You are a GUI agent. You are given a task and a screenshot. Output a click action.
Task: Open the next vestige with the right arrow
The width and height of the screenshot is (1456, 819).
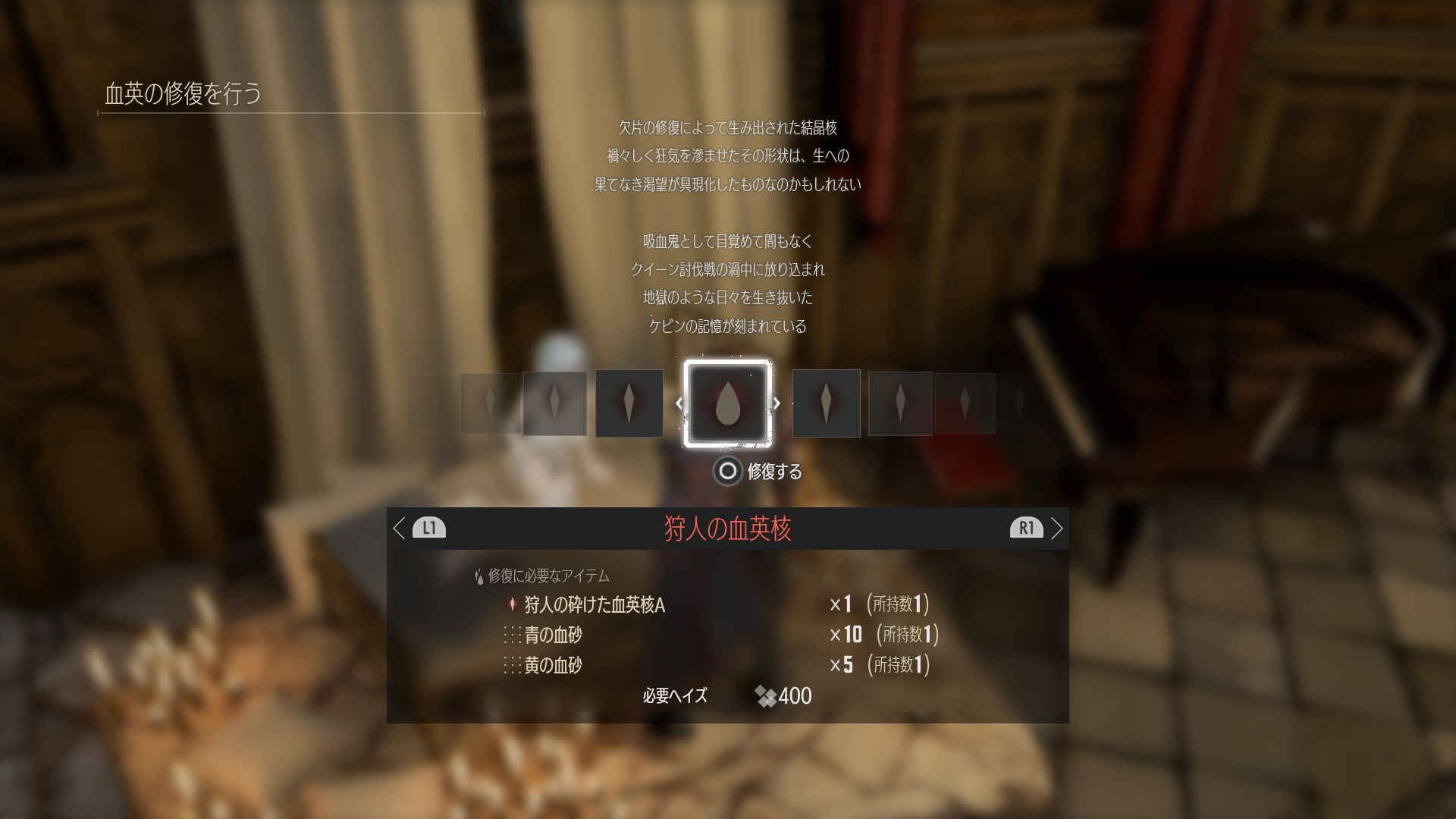click(x=777, y=403)
